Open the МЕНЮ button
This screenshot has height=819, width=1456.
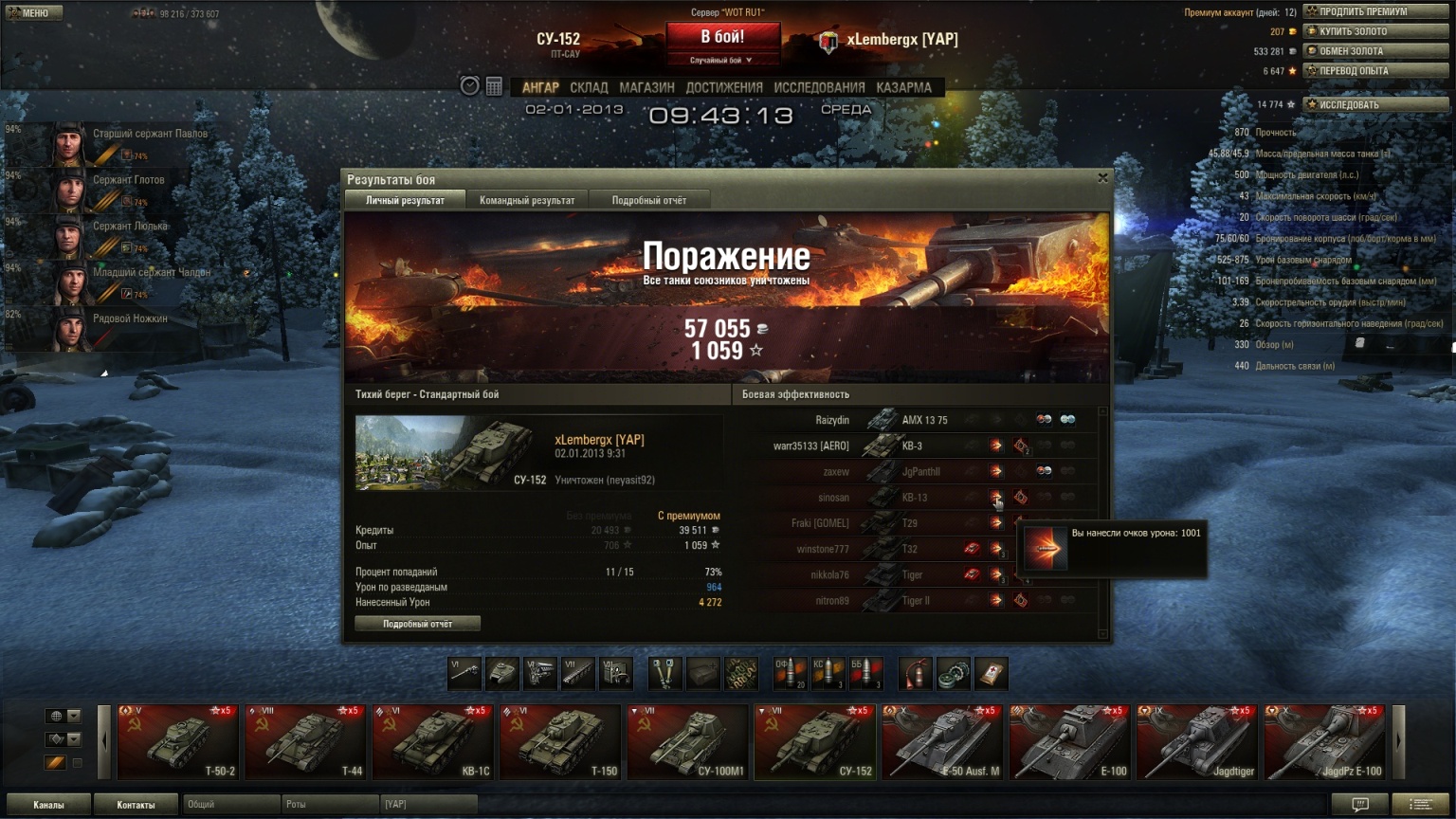click(x=34, y=12)
